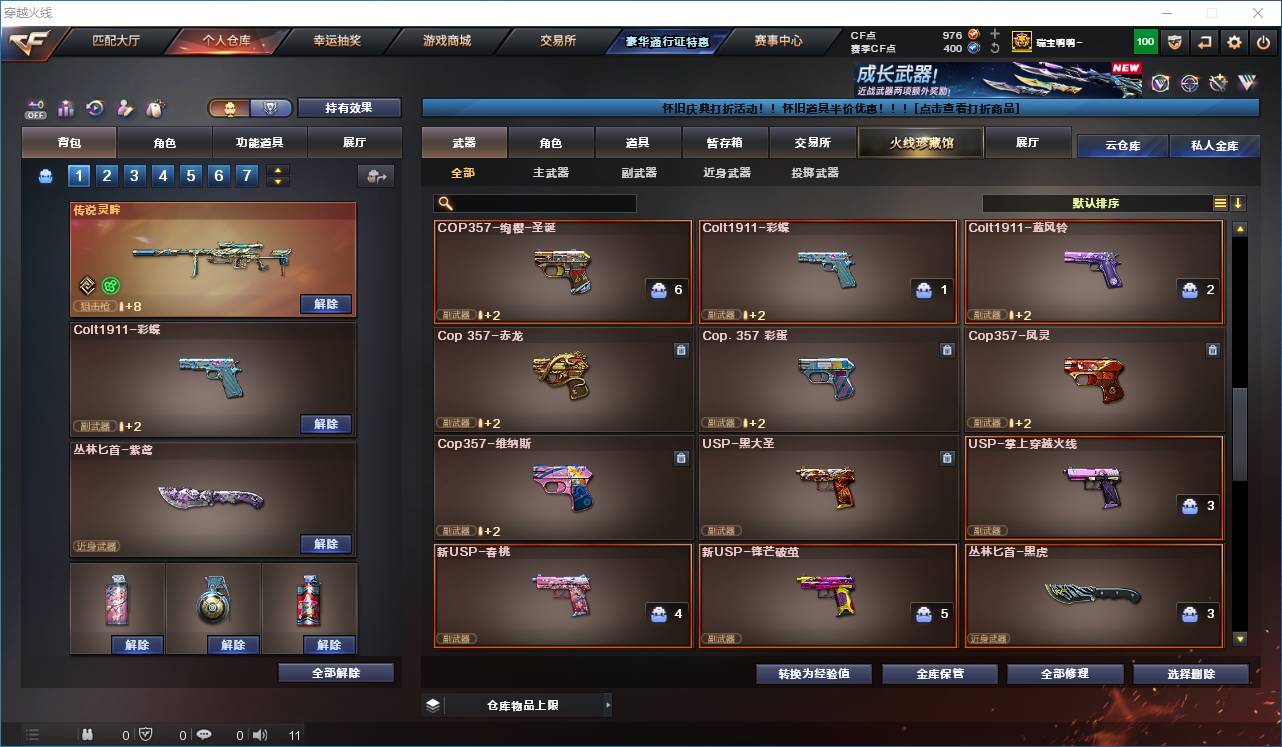Switch the OFF toggle in left toolbar
The image size is (1282, 747).
(35, 108)
